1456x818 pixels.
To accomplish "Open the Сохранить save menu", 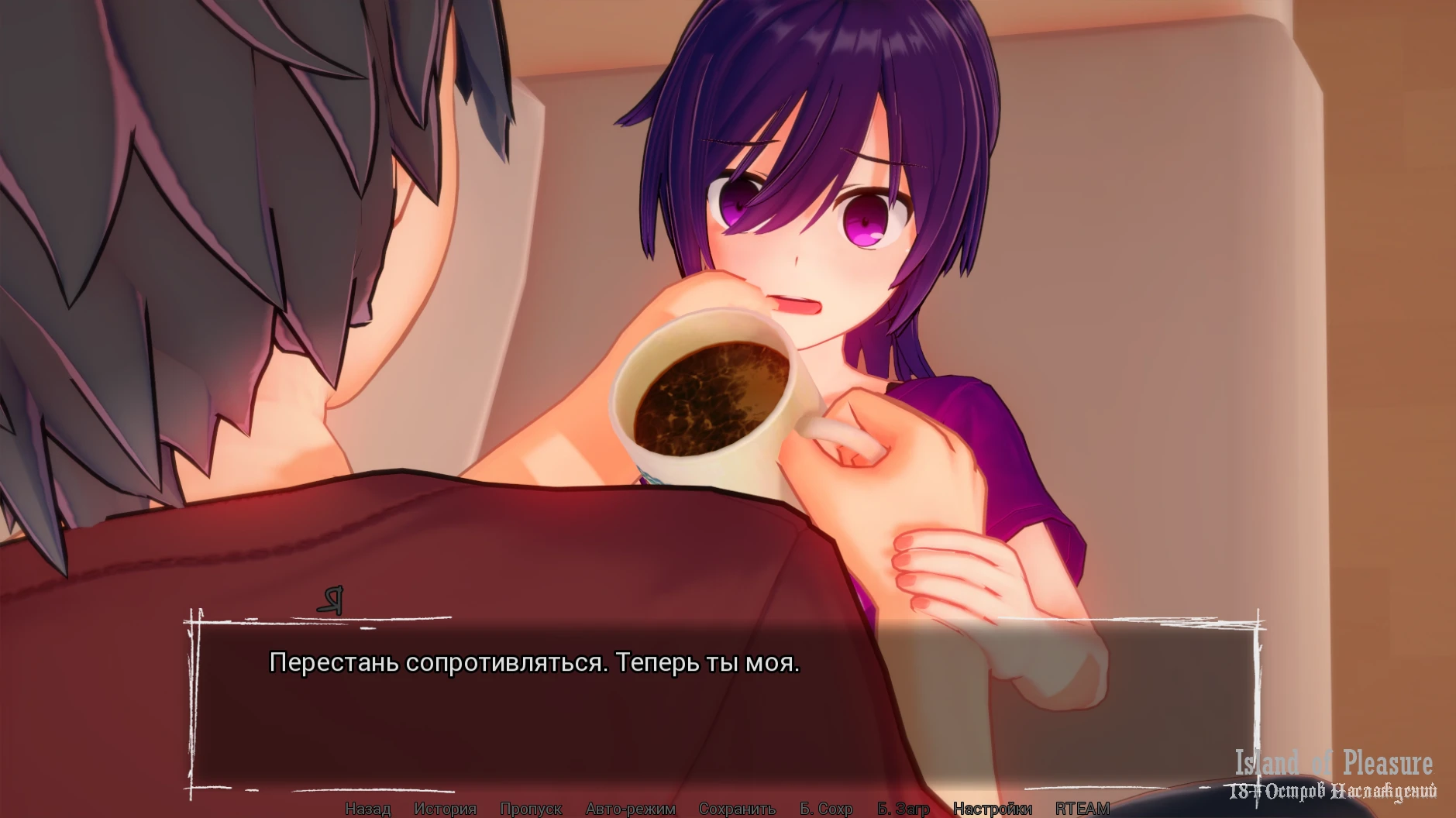I will [737, 809].
